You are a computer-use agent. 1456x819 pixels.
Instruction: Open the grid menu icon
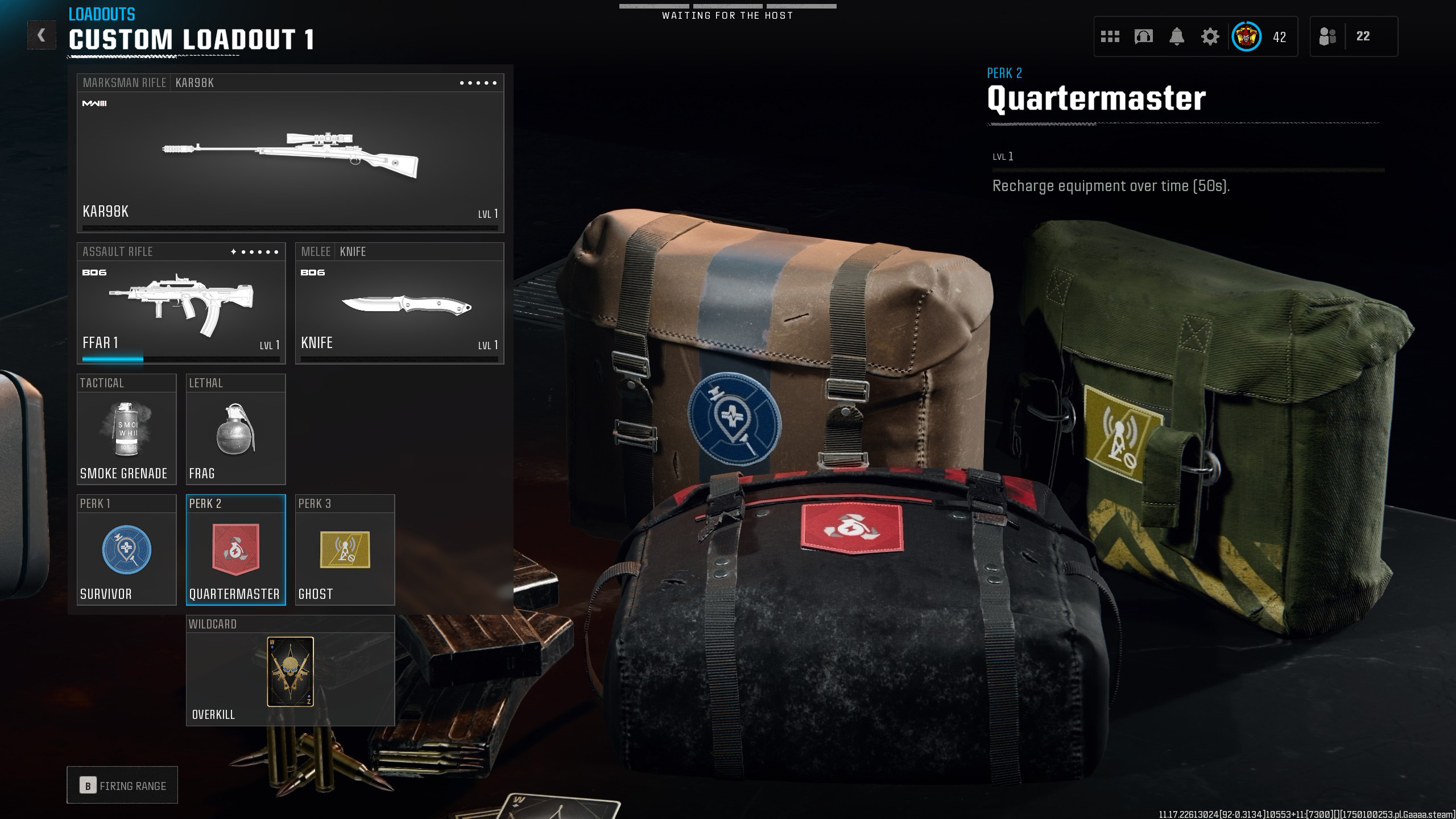point(1110,37)
